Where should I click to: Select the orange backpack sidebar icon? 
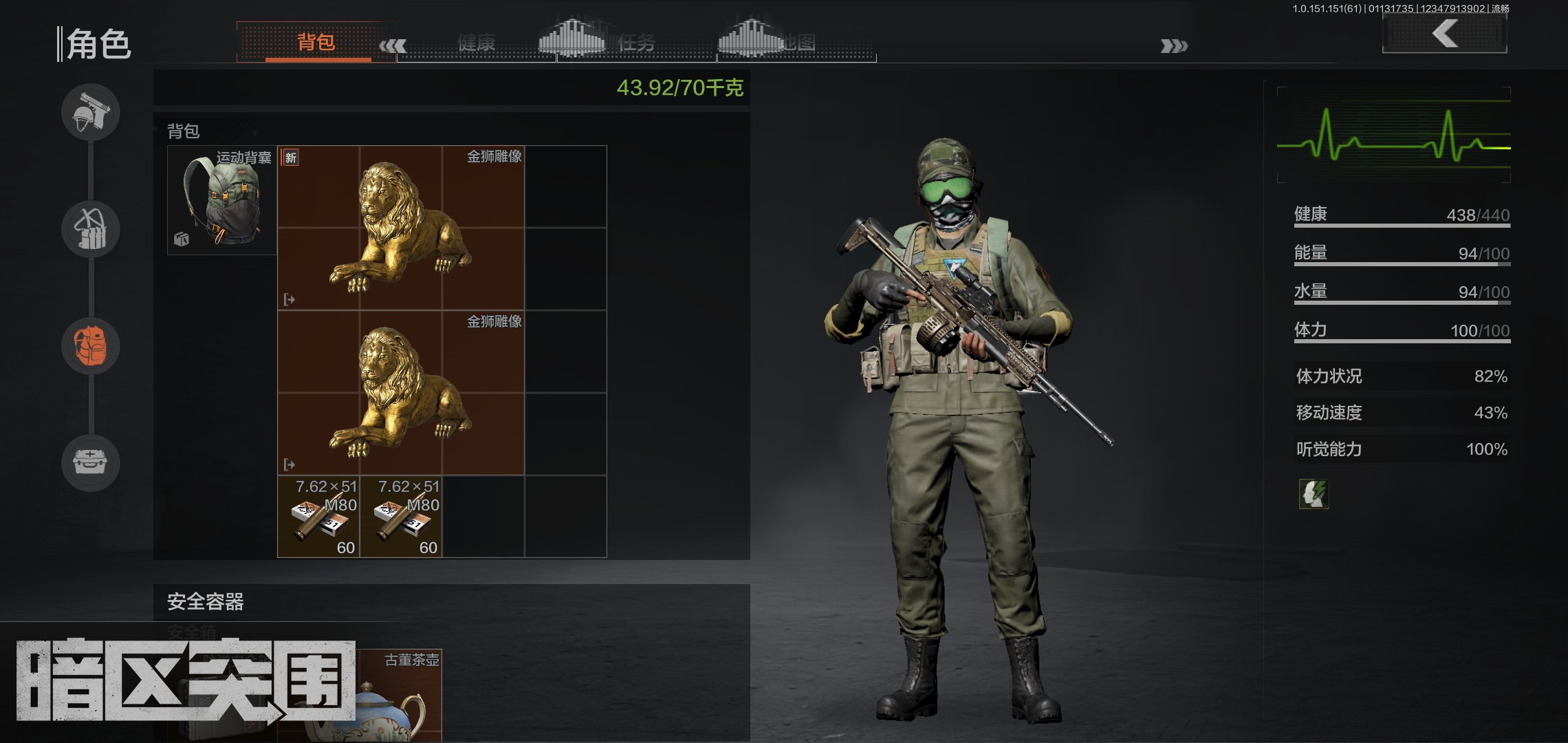pos(91,345)
